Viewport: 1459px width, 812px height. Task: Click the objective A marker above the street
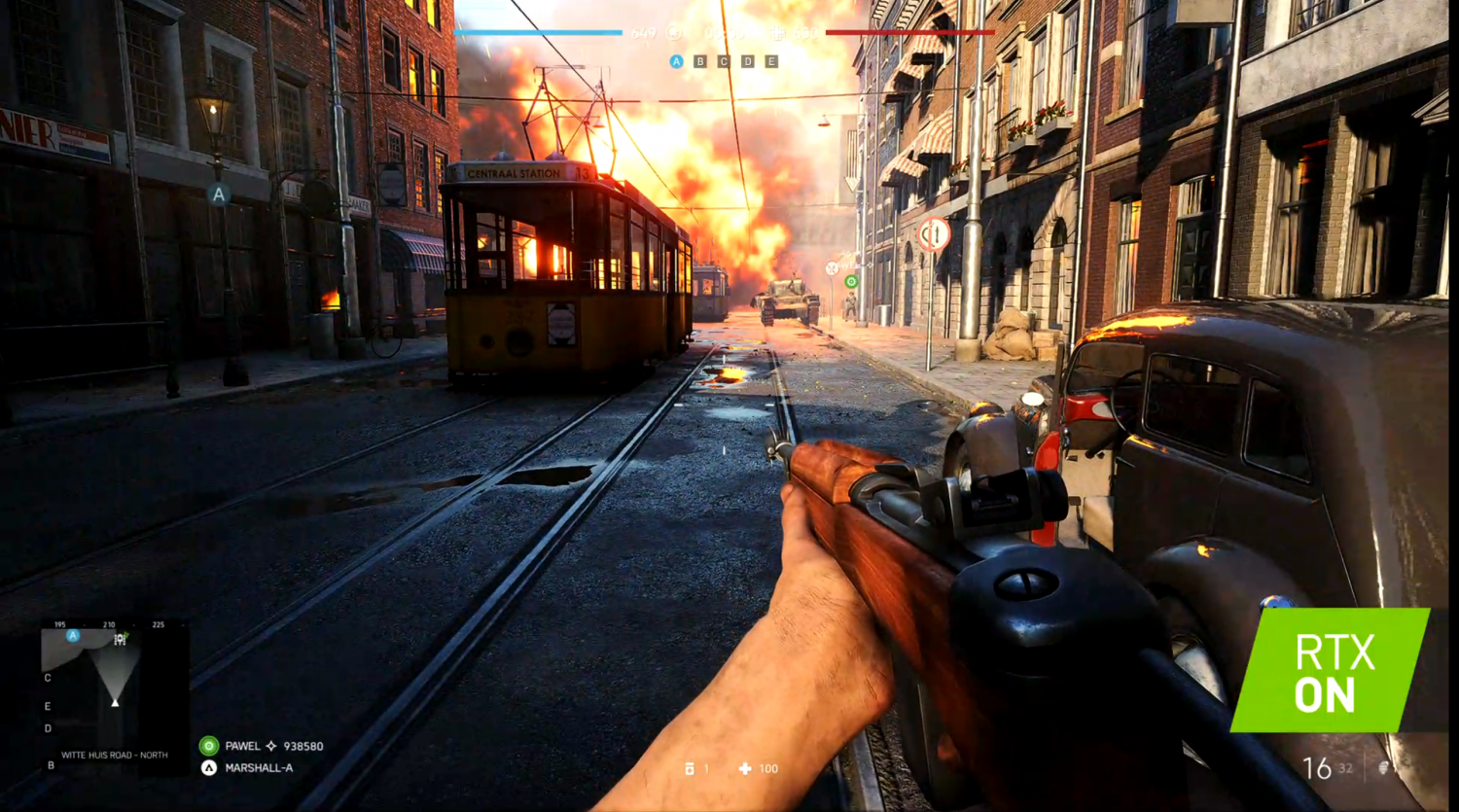pos(219,194)
